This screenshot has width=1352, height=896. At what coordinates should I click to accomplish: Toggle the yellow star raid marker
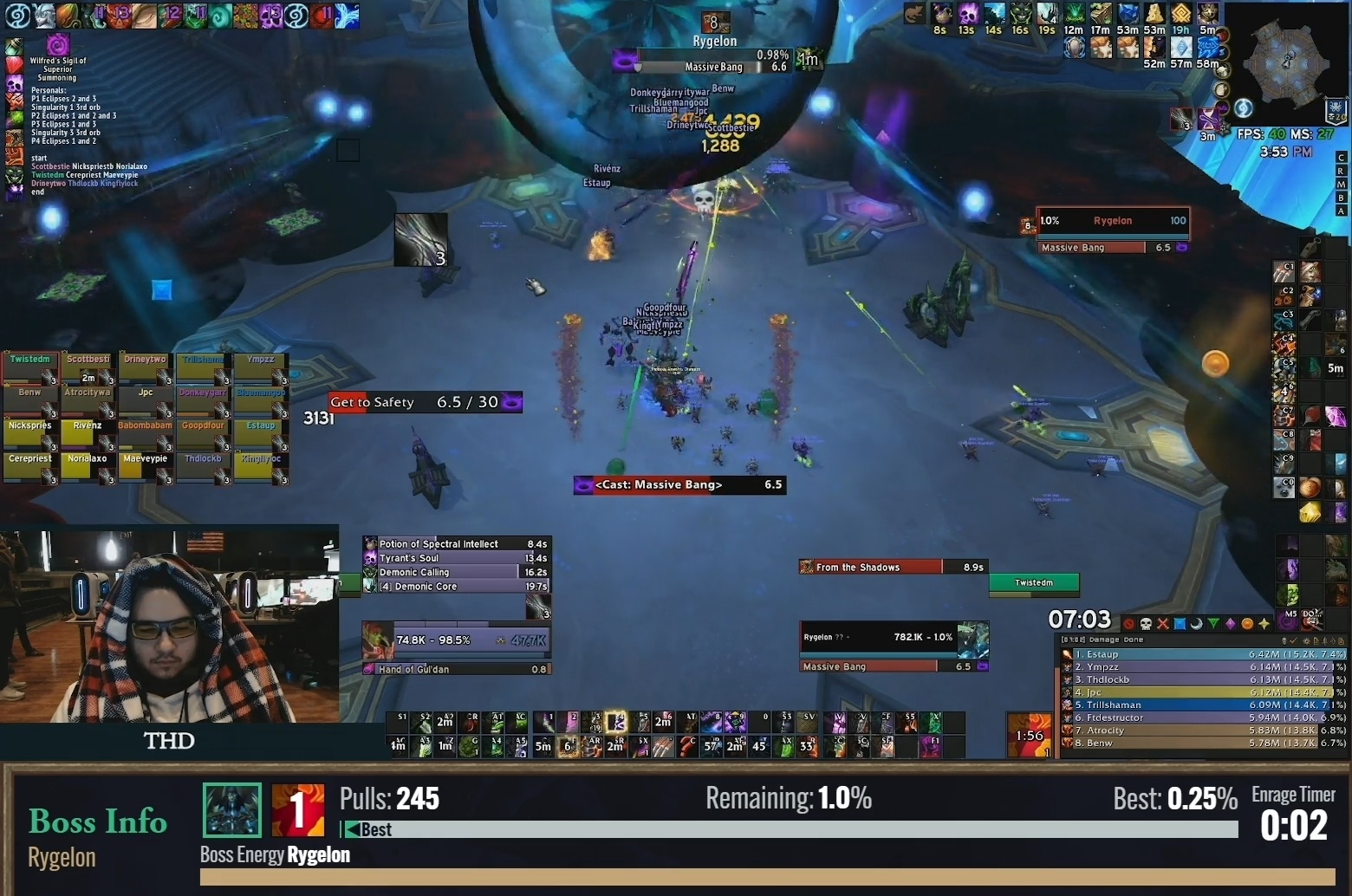(x=1264, y=623)
